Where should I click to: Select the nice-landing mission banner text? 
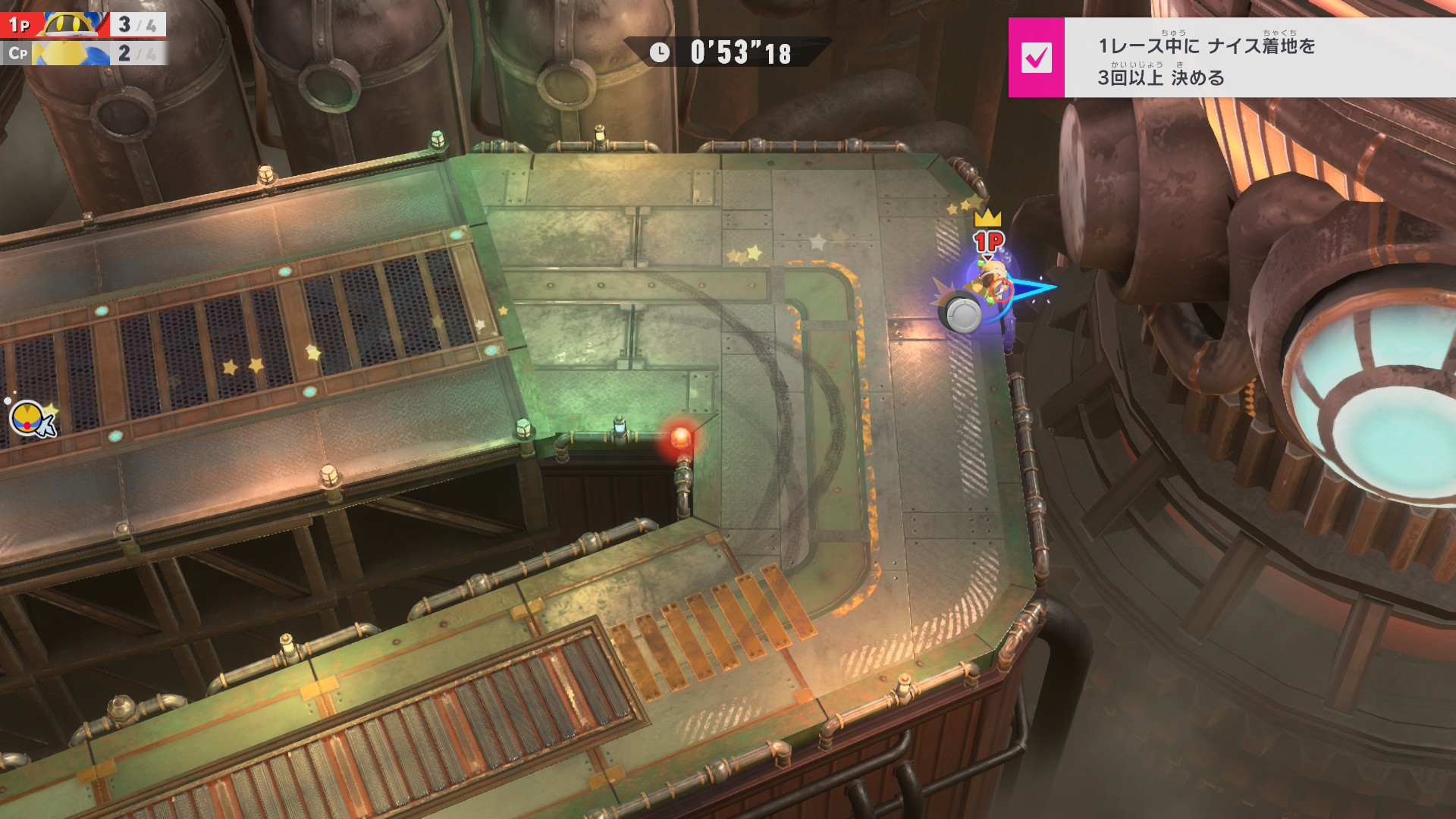coord(1206,61)
